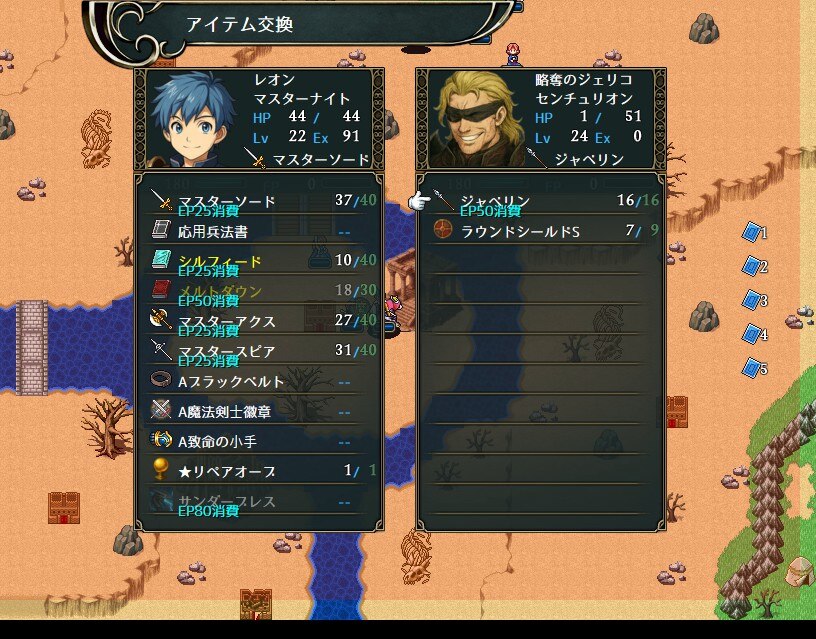This screenshot has height=639, width=816.
Task: Click blue map marker number 3
Action: 752,300
